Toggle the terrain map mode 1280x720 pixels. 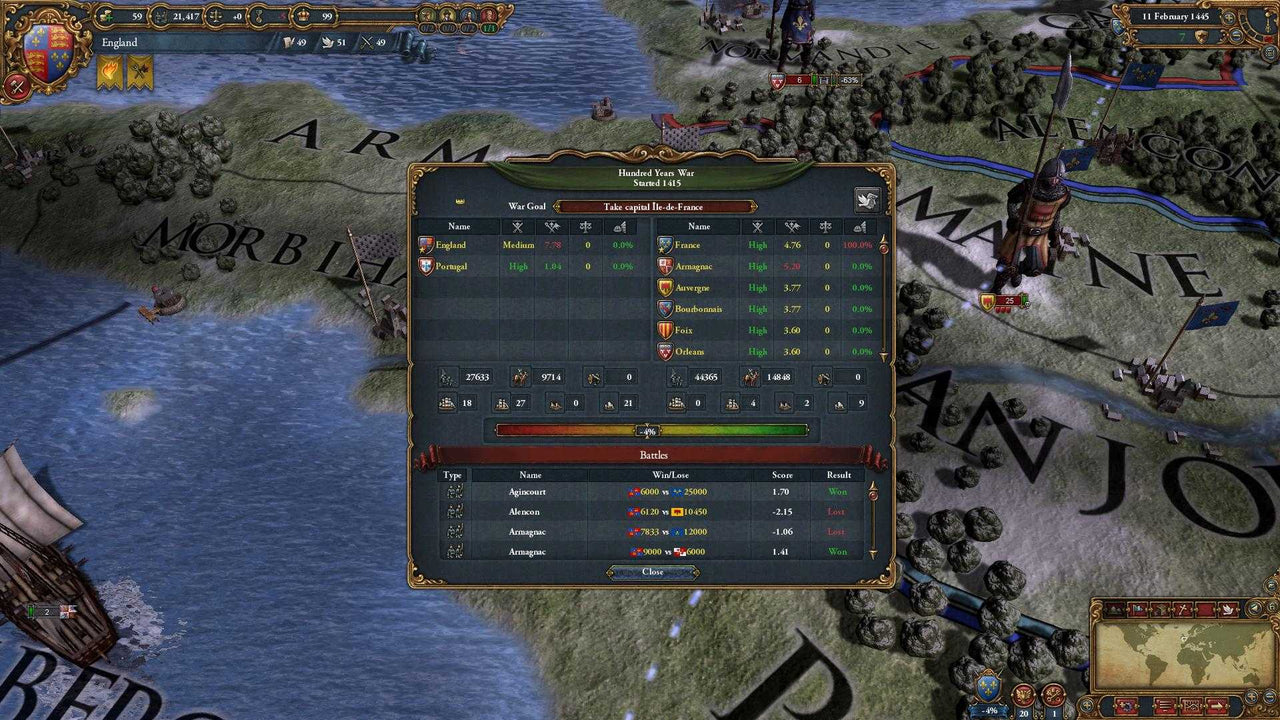pos(1114,610)
